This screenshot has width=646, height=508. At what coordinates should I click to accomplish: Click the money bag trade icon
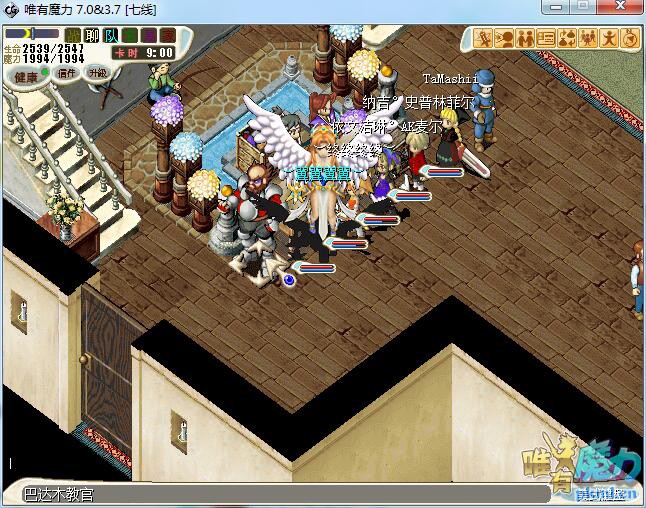[568, 39]
